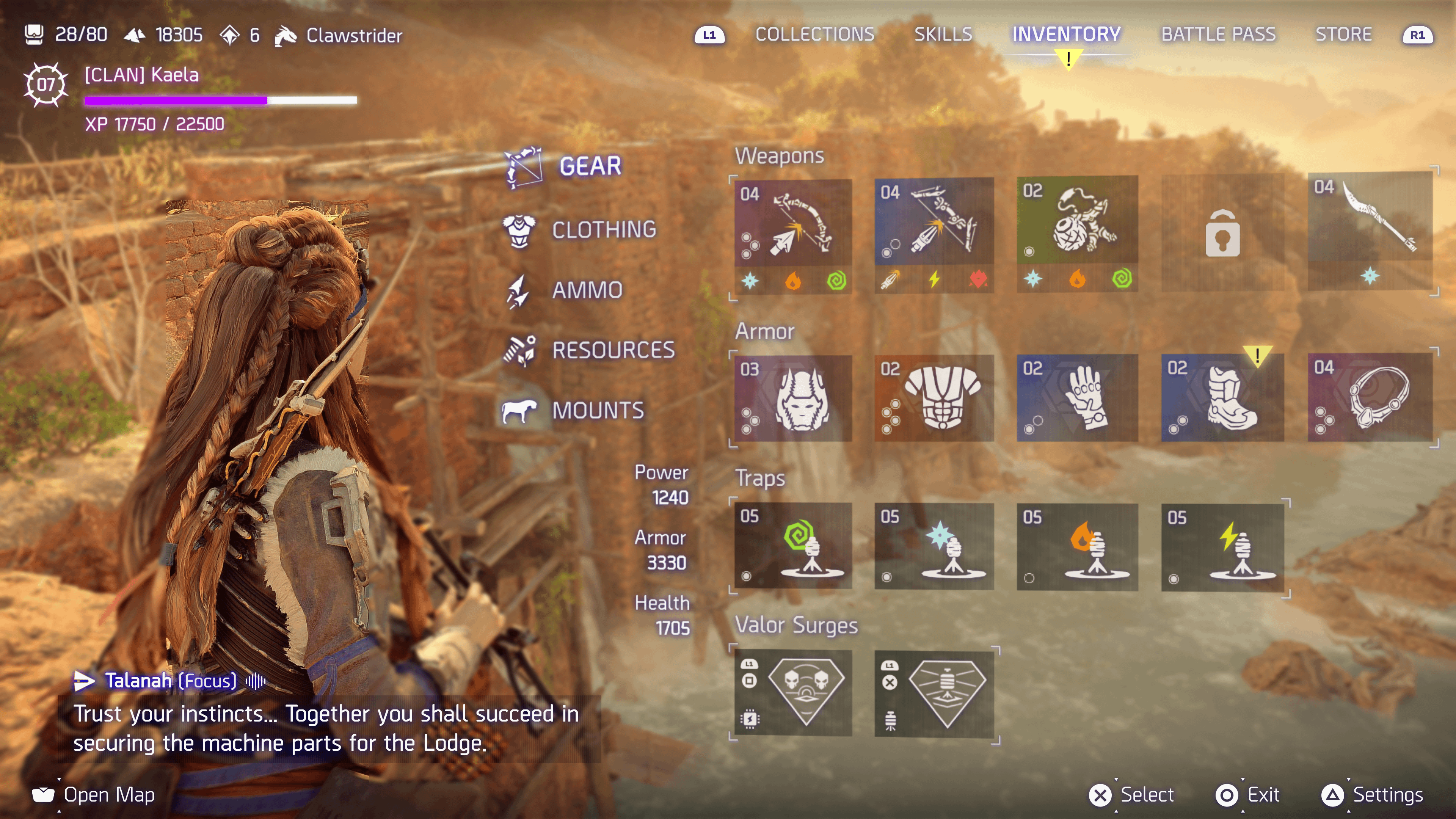Screen dimensions: 1456x819
Task: Choose the Ammo category
Action: pos(587,290)
